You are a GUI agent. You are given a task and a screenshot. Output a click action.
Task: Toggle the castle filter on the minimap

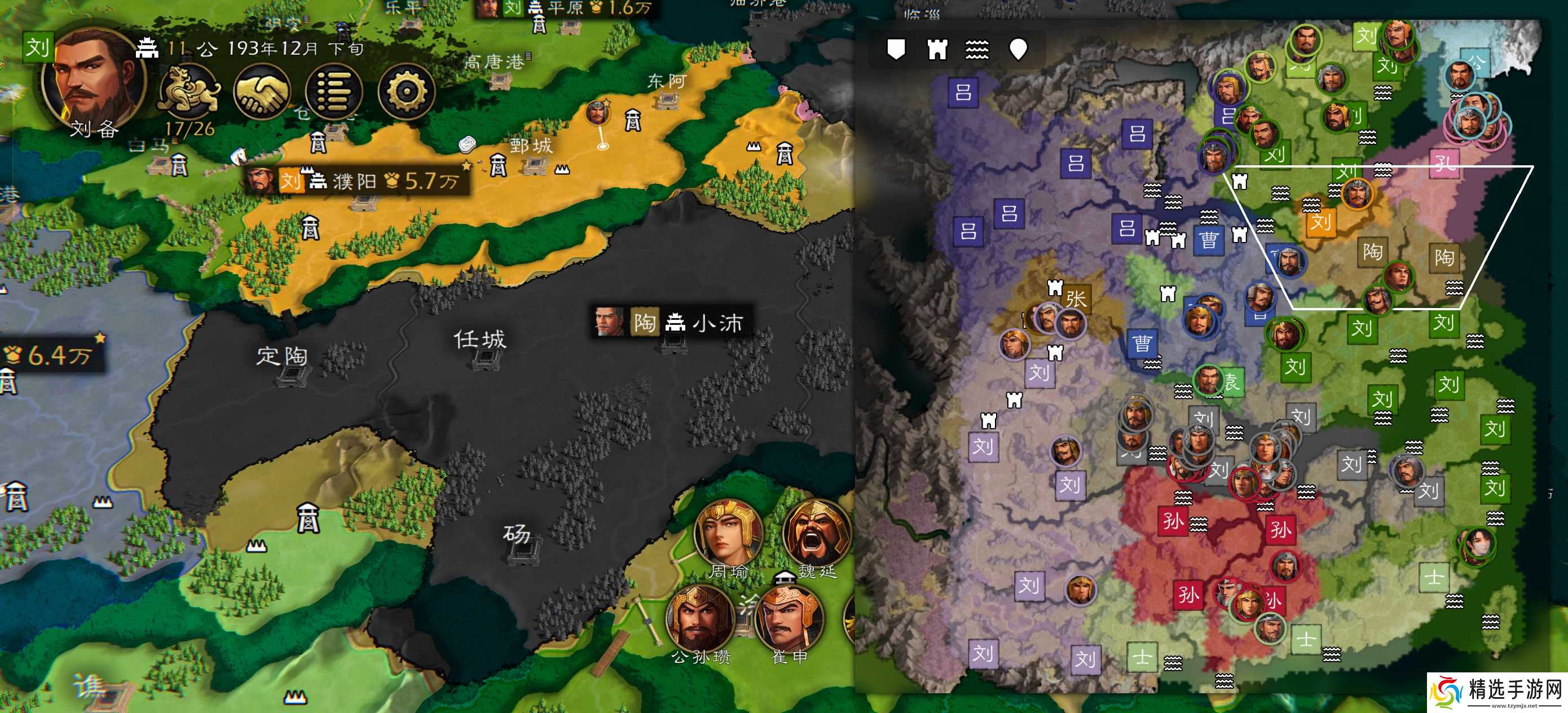click(x=937, y=49)
